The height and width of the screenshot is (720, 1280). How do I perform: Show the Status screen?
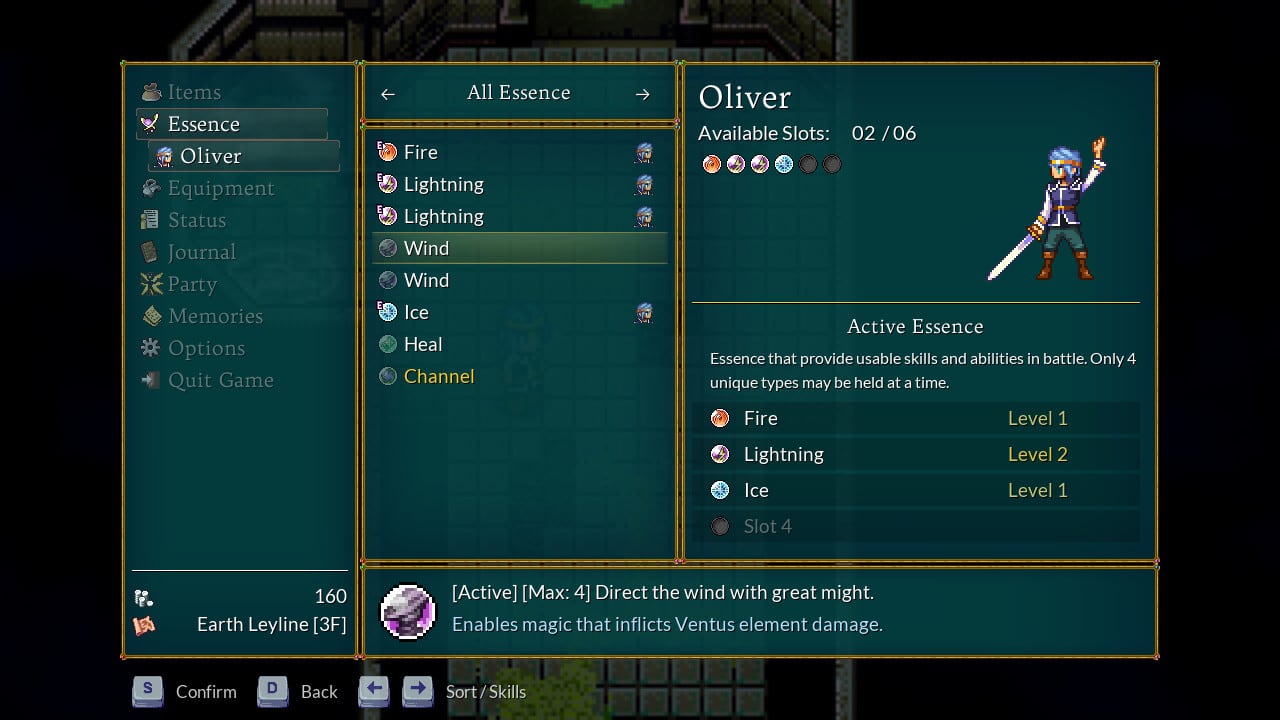[196, 220]
